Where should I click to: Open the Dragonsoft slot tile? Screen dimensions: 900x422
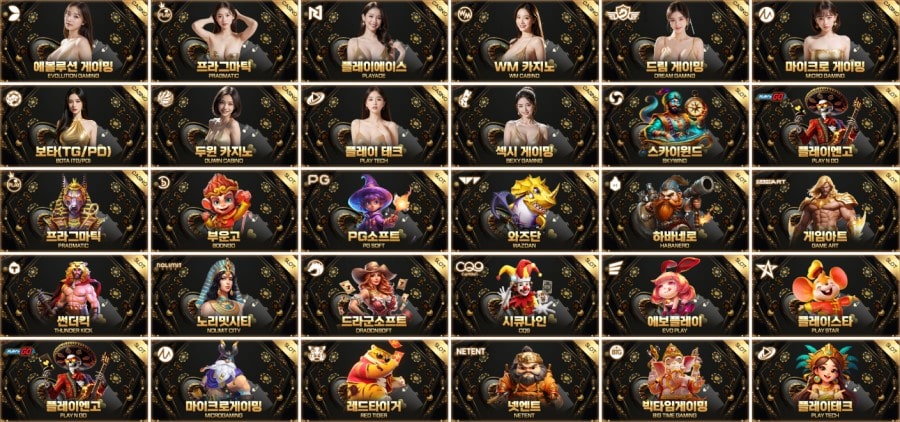[x=375, y=295]
